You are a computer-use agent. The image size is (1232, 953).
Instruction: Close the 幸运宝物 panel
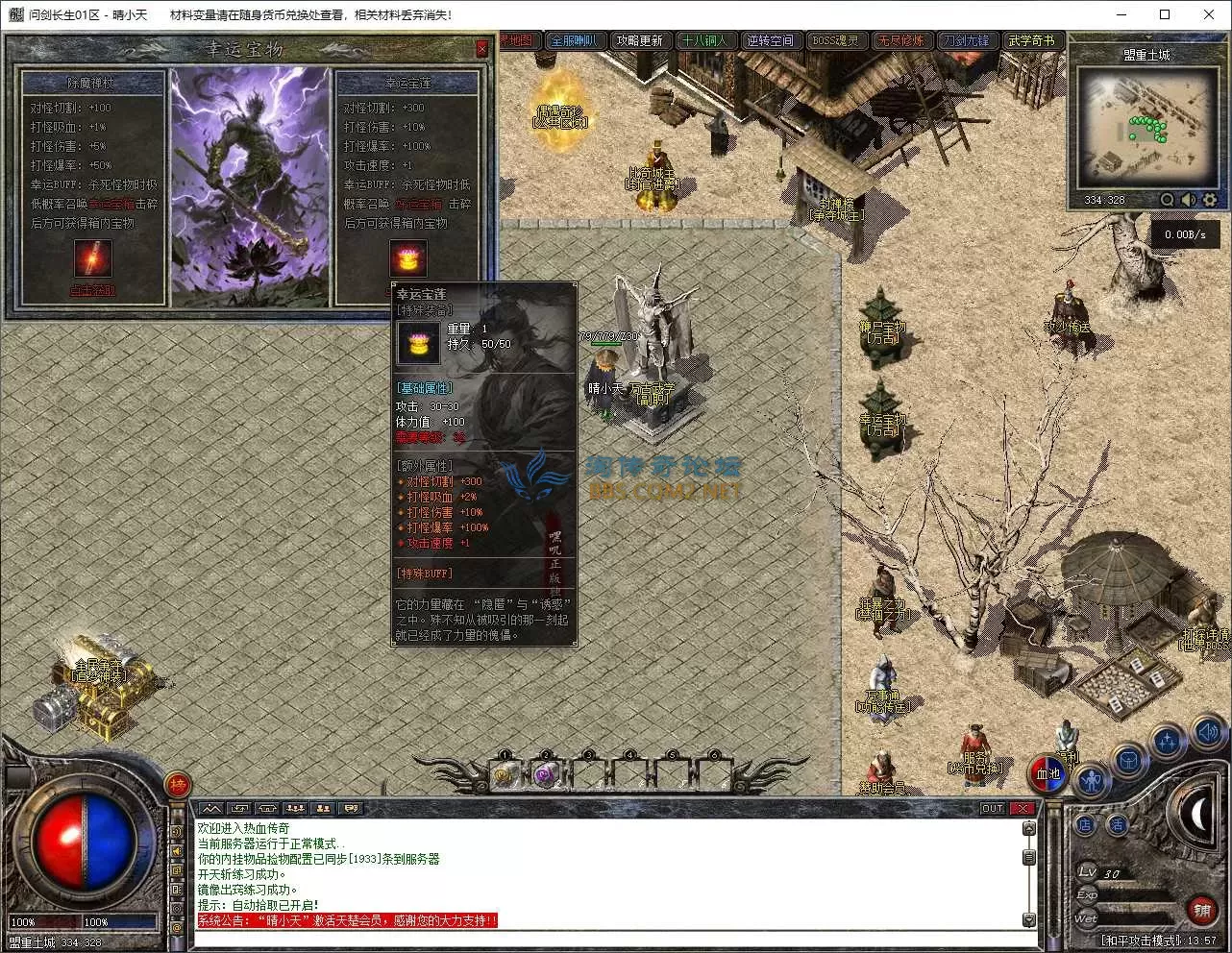click(x=482, y=48)
